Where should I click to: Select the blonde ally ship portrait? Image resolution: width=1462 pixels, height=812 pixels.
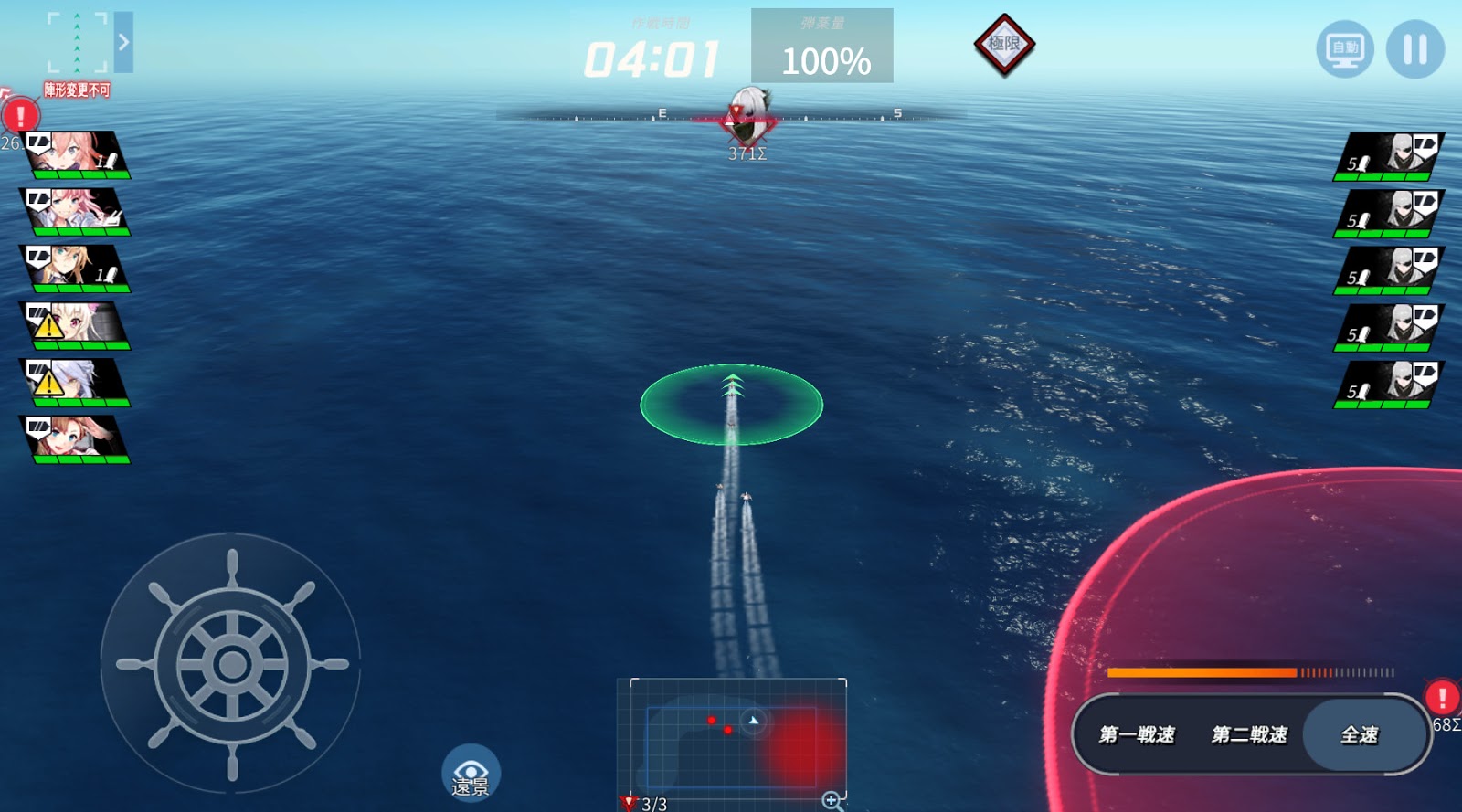coord(77,269)
